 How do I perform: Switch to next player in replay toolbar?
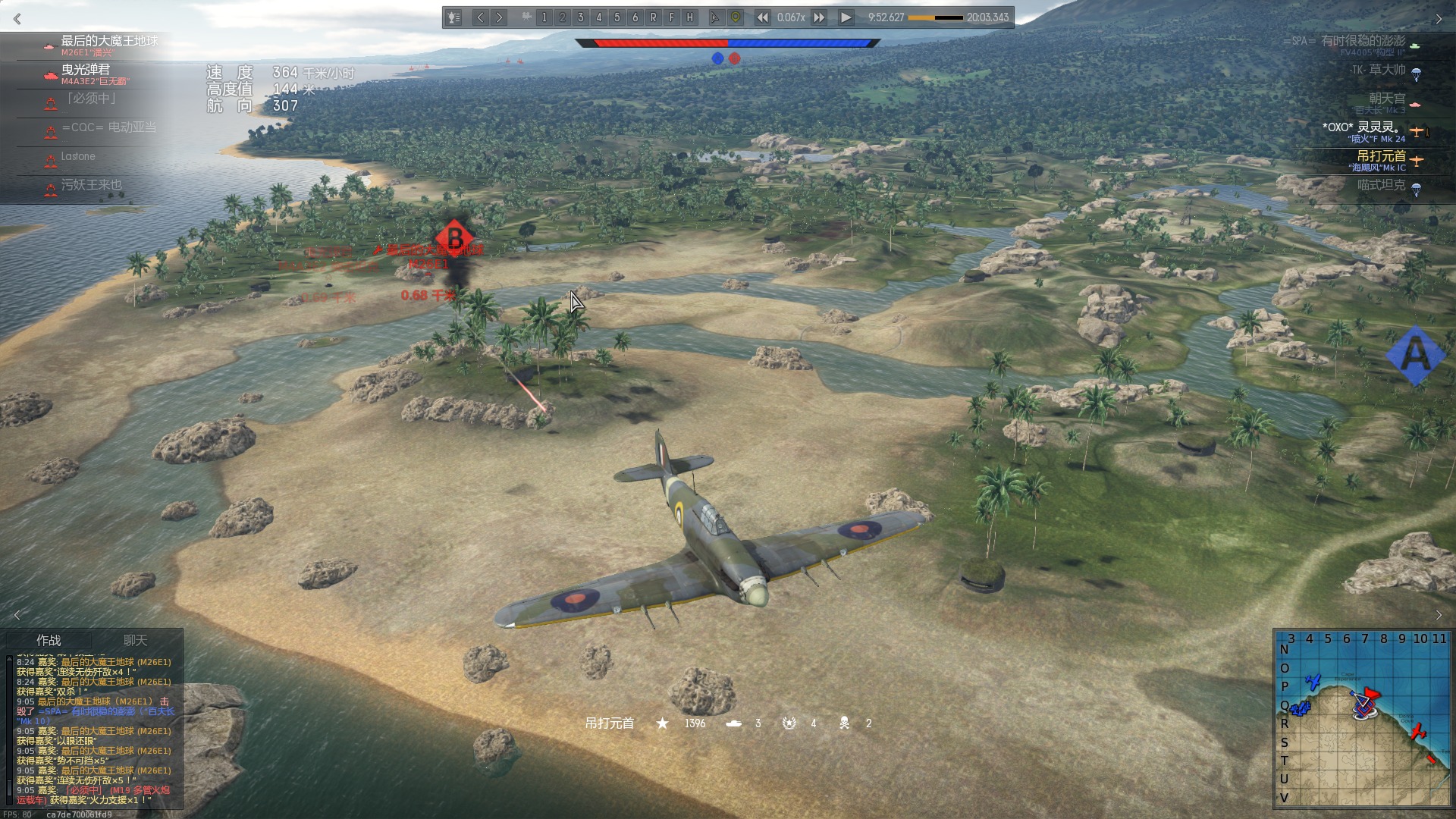tap(499, 17)
